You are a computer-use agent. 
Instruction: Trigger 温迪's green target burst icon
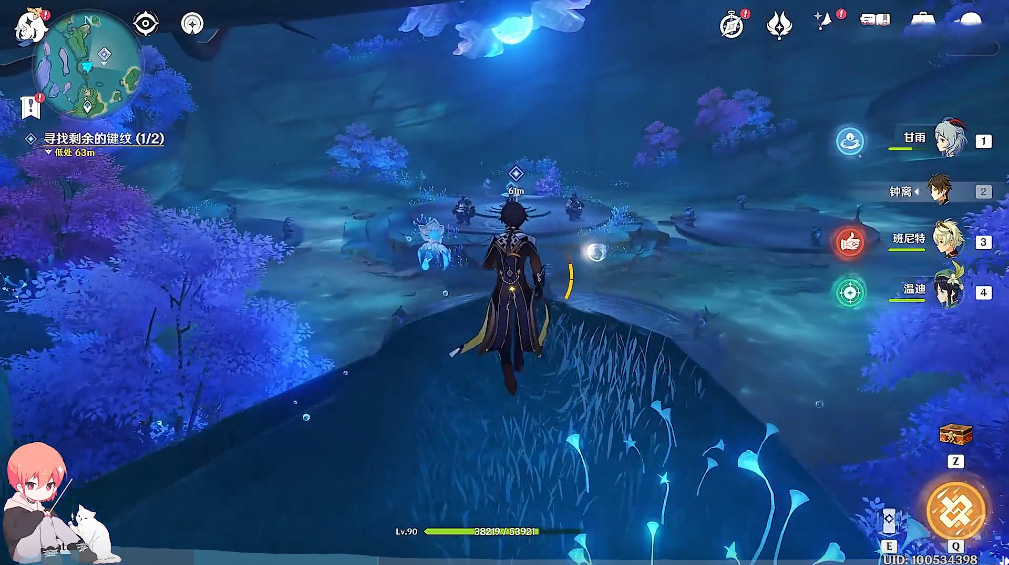(x=849, y=292)
